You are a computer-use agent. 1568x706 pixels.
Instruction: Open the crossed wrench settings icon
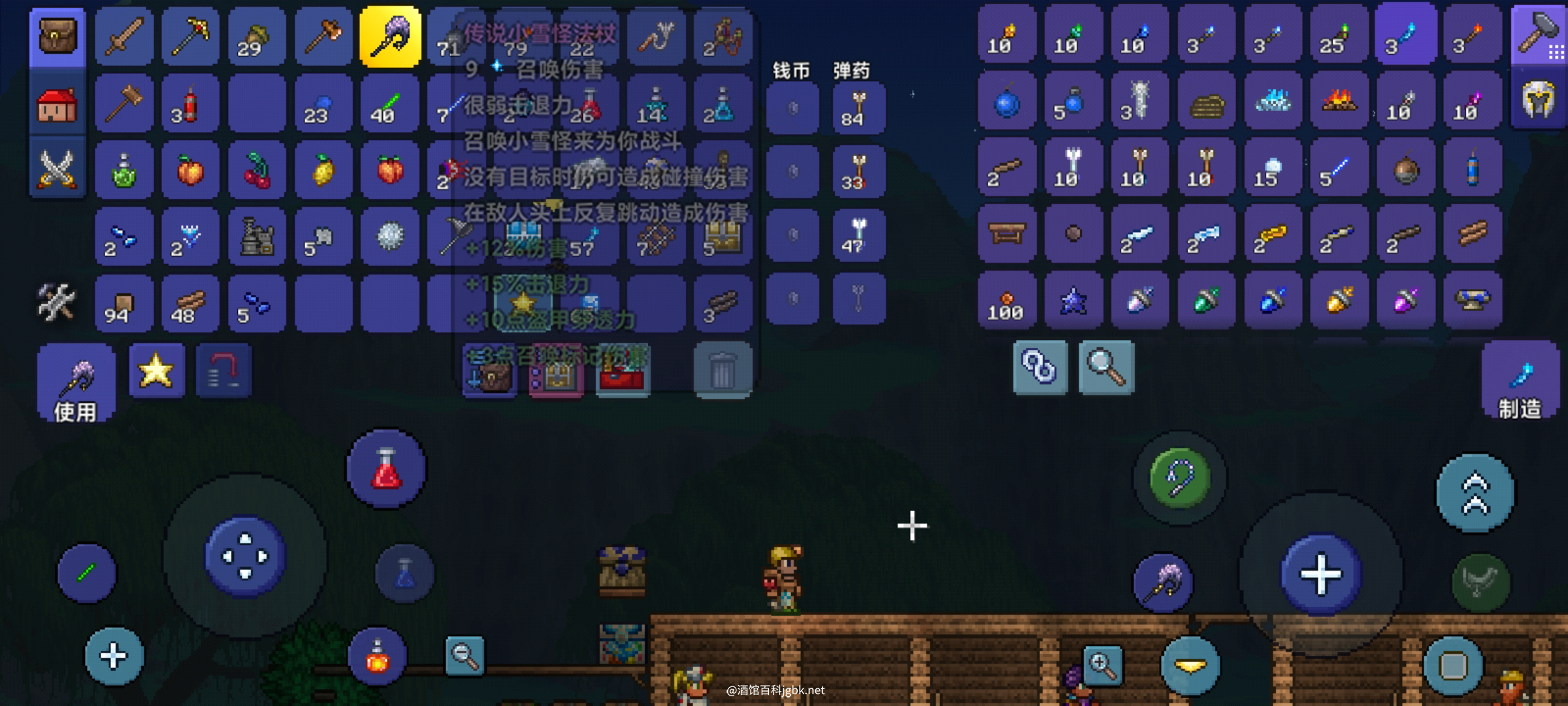point(56,303)
